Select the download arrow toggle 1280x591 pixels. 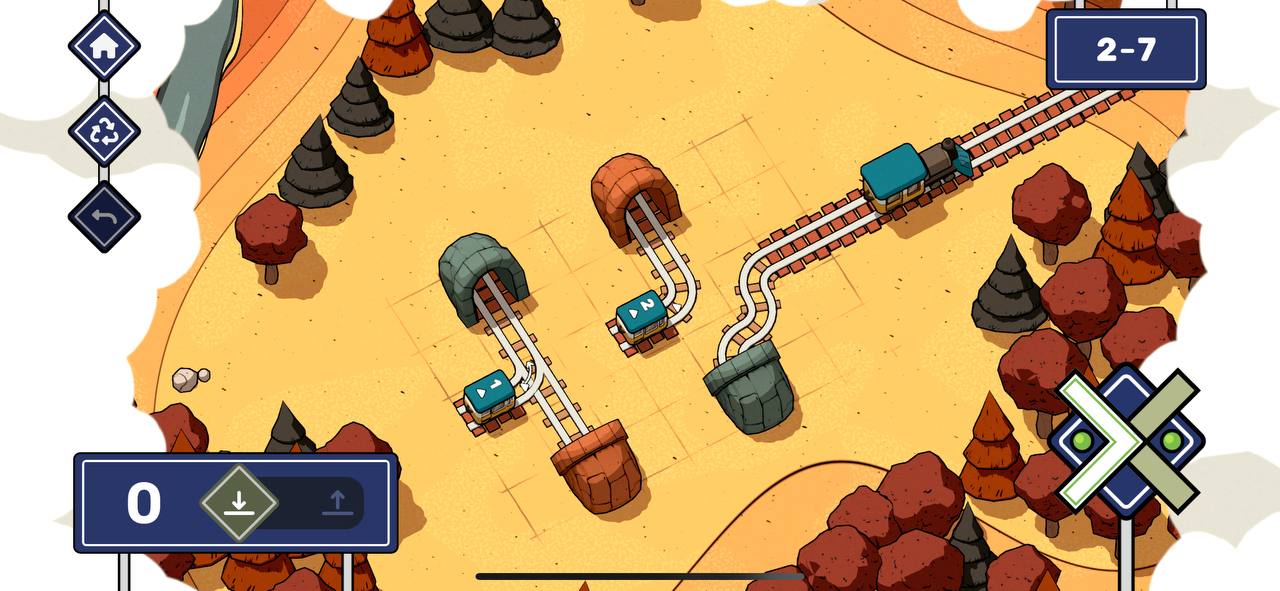[239, 502]
